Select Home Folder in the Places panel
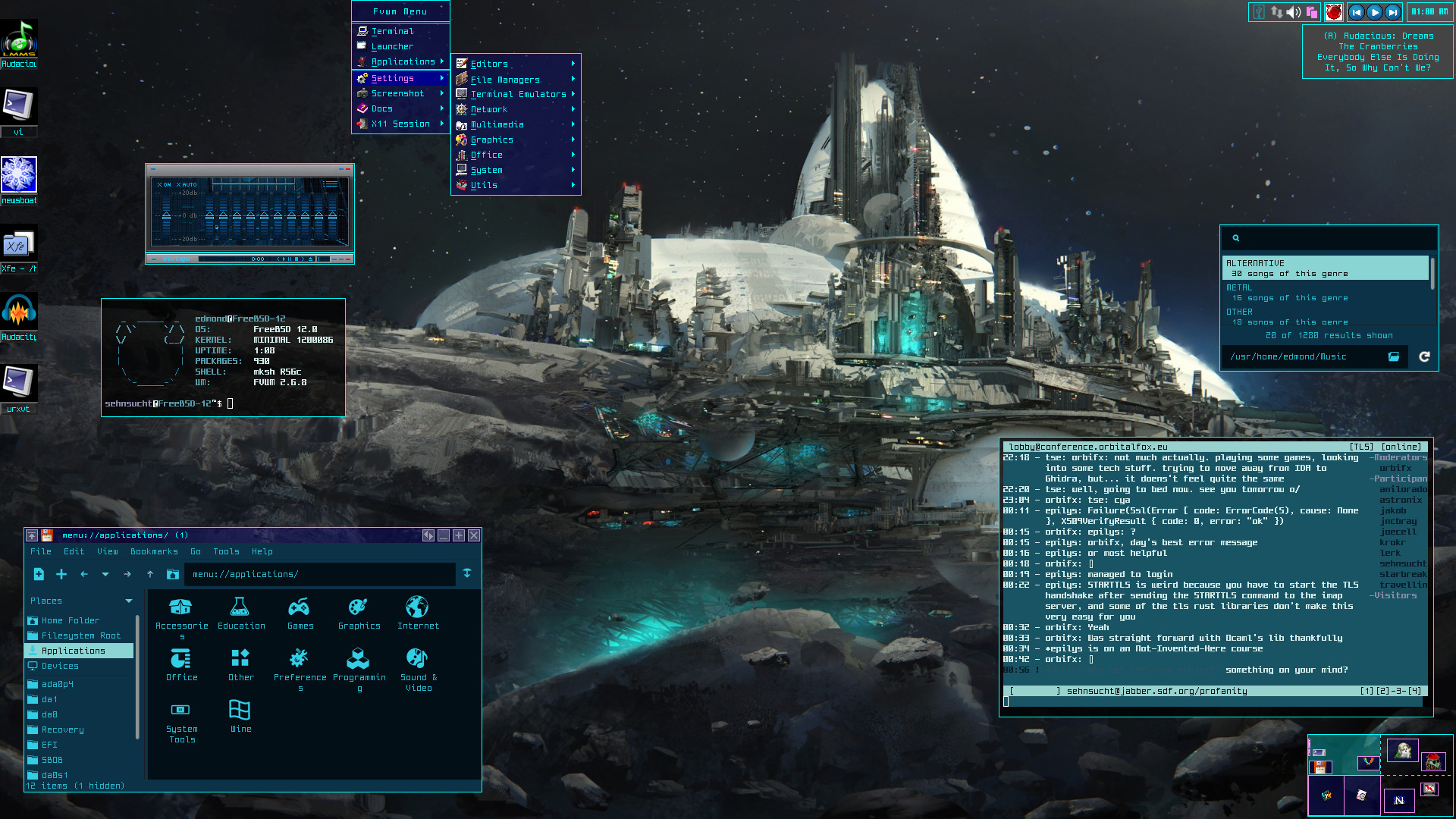Viewport: 1456px width, 819px height. coord(71,620)
